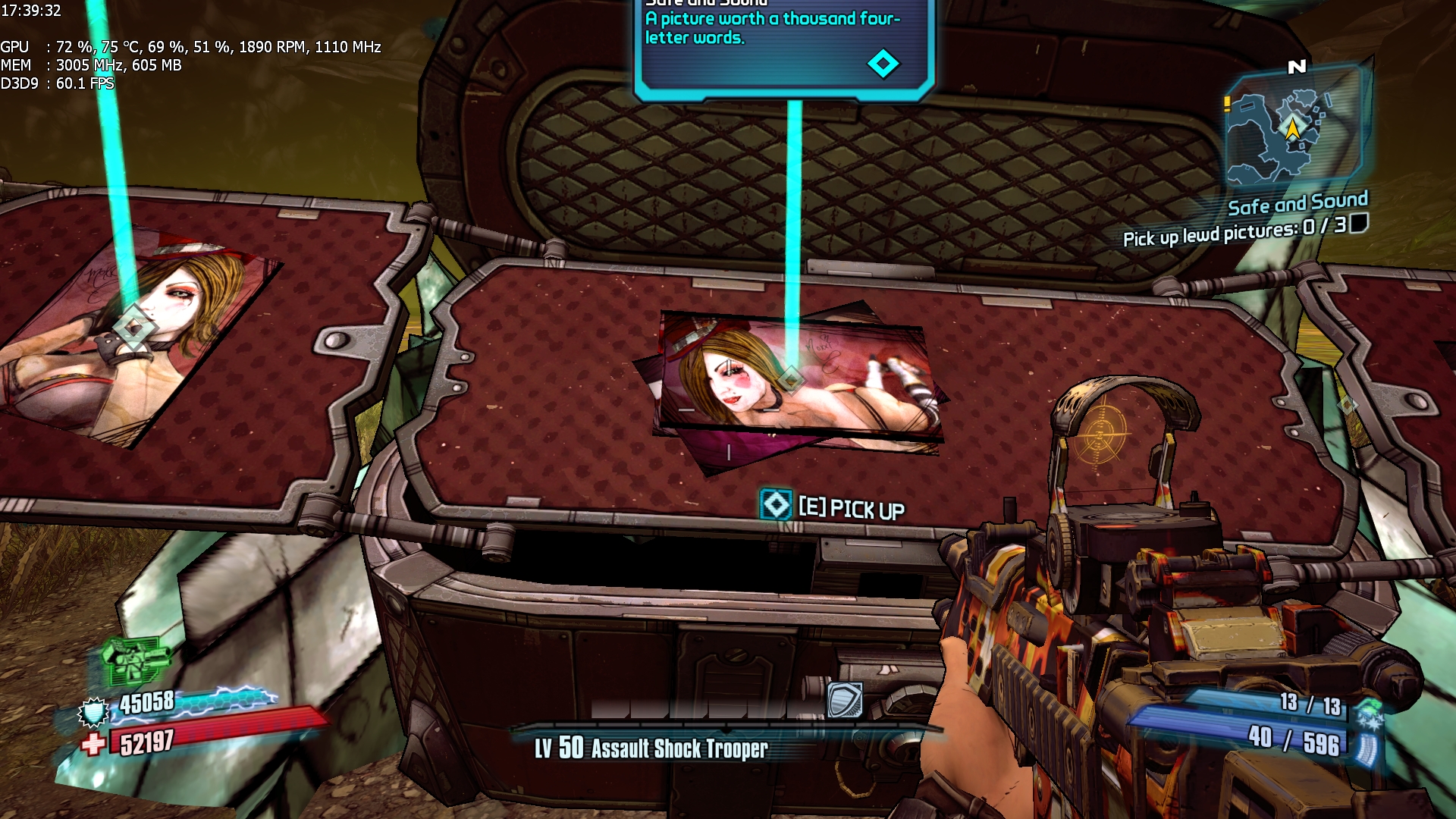
Task: Activate the green turret action skill icon
Action: click(x=135, y=658)
